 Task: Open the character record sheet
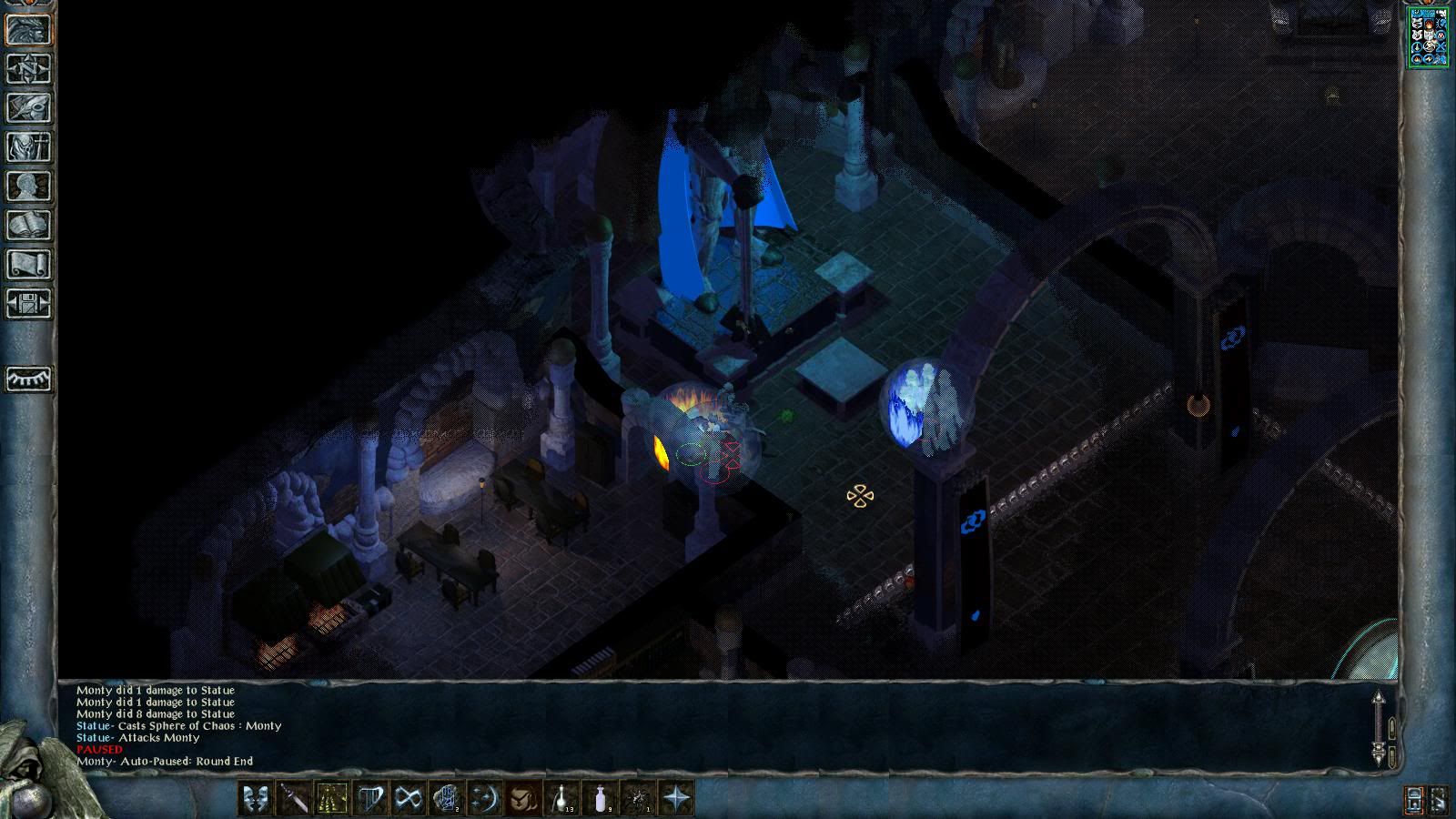point(28,186)
